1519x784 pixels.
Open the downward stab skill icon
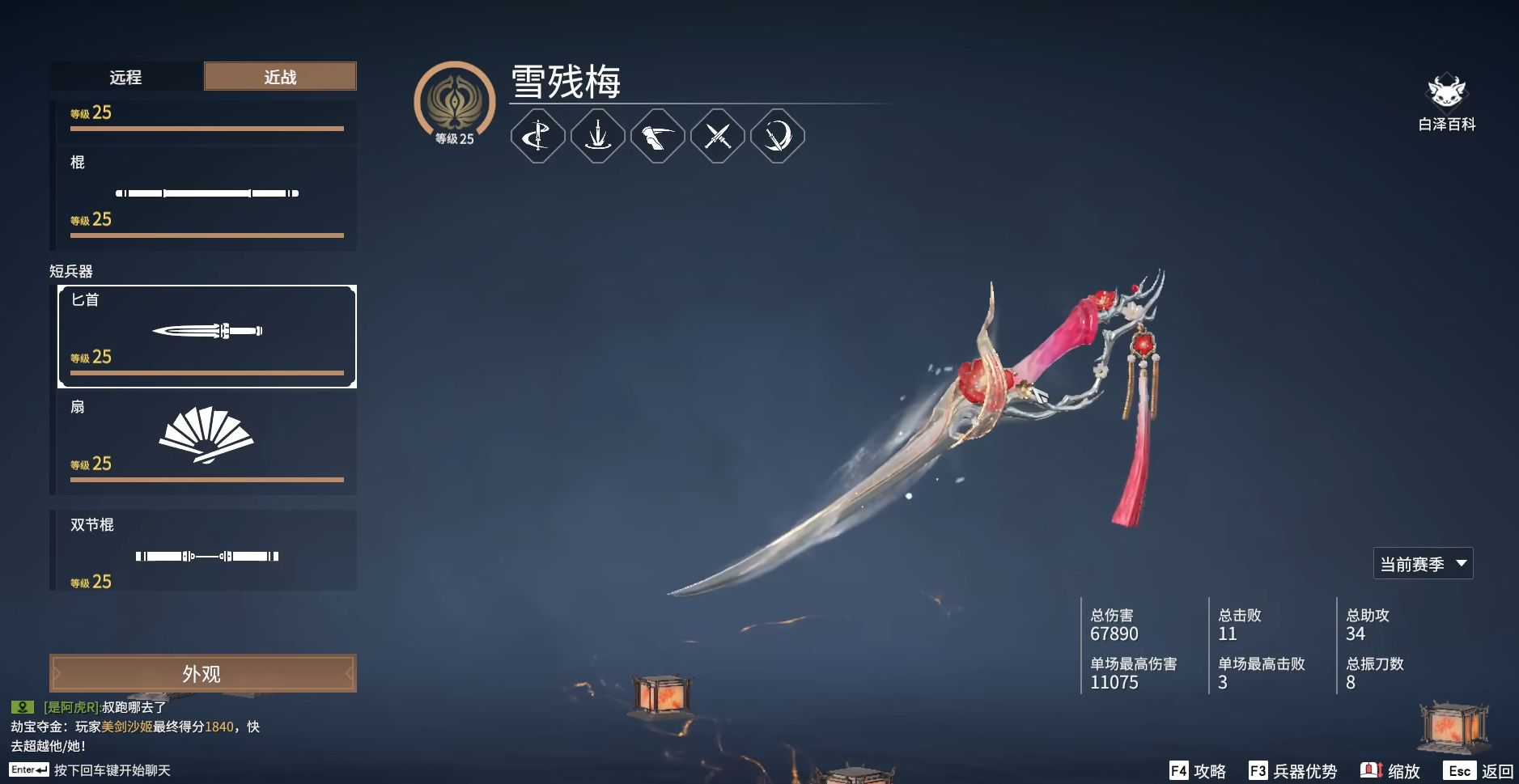pos(598,136)
